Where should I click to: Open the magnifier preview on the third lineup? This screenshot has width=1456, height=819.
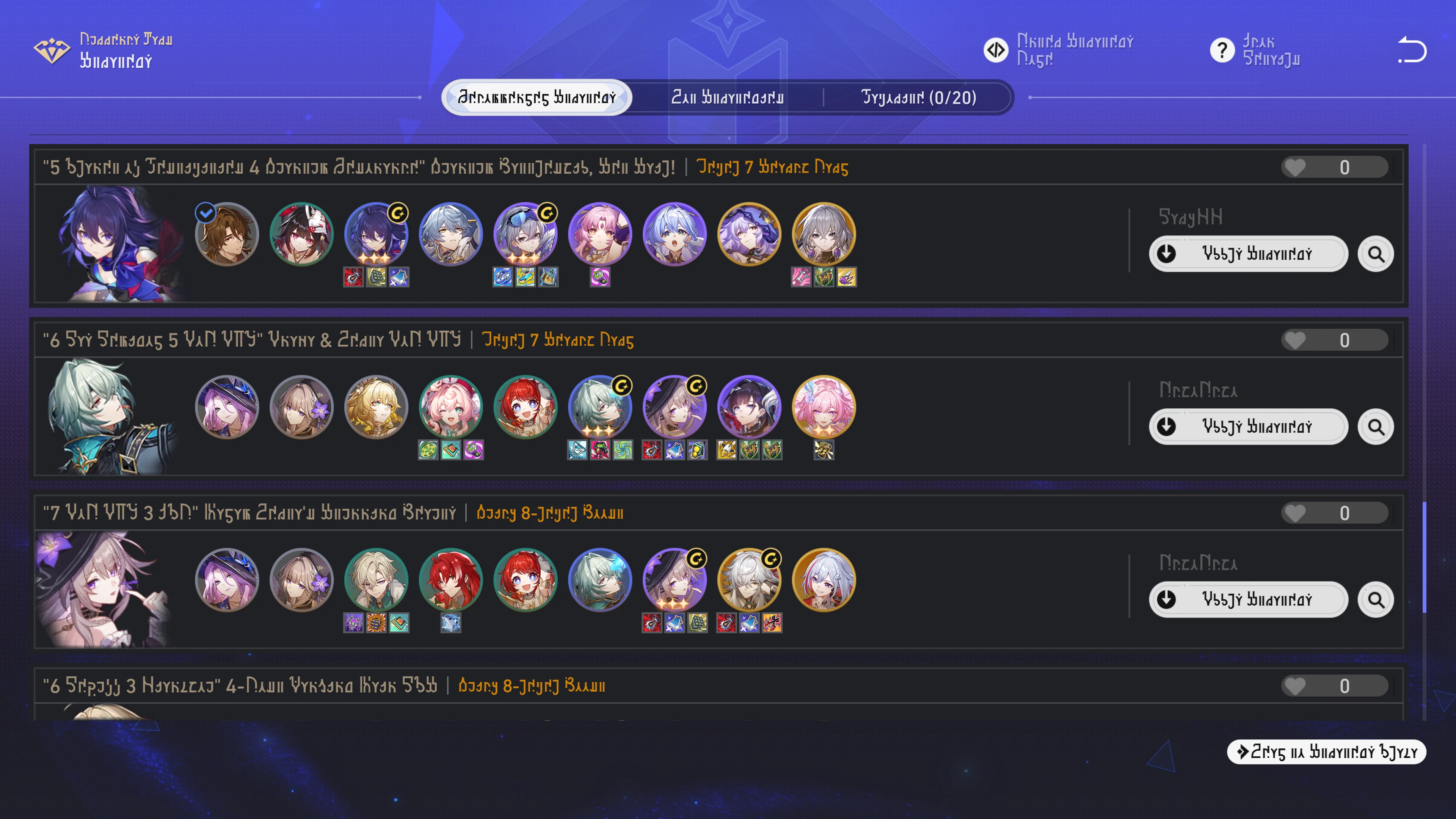(x=1376, y=600)
